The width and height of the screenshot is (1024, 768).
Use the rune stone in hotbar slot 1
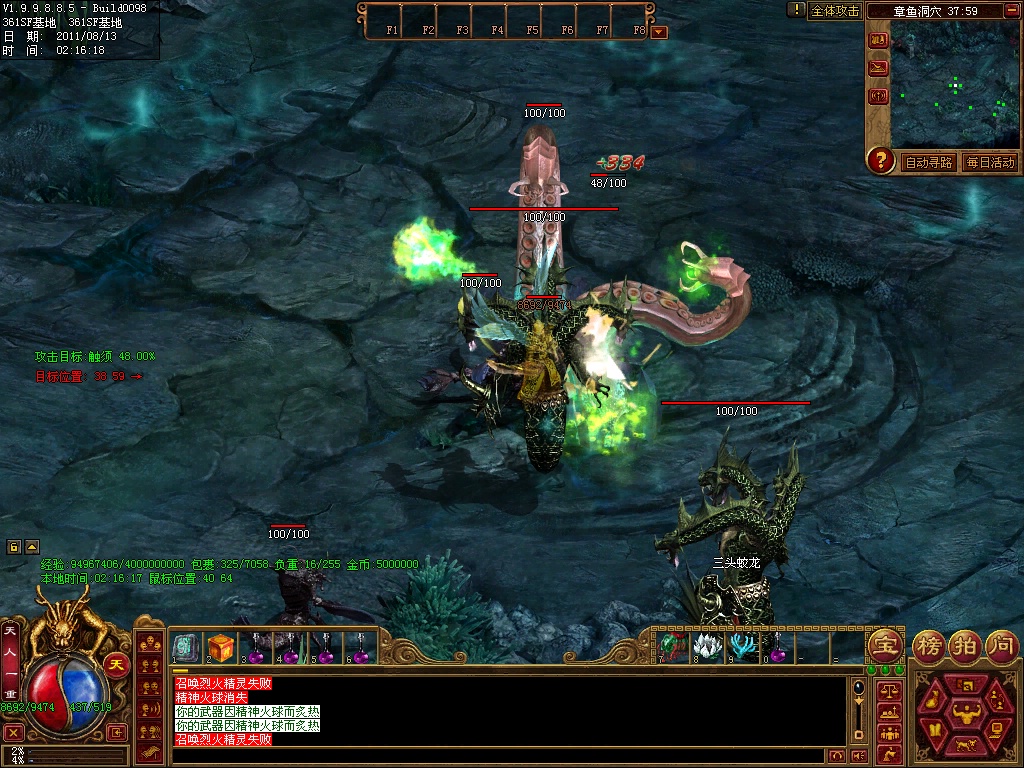pyautogui.click(x=186, y=647)
